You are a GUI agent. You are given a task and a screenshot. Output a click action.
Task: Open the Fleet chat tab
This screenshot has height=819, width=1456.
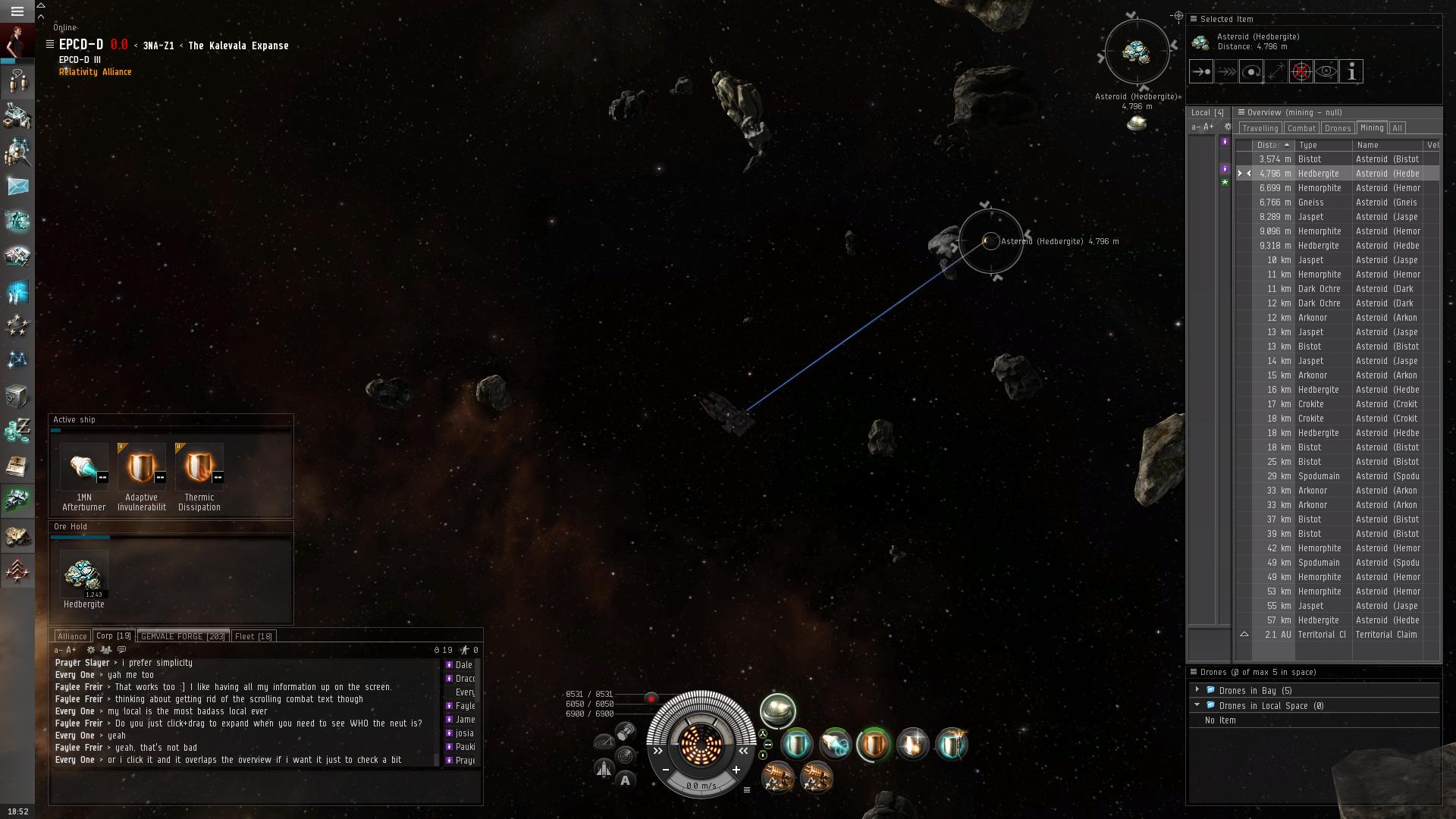pos(253,636)
